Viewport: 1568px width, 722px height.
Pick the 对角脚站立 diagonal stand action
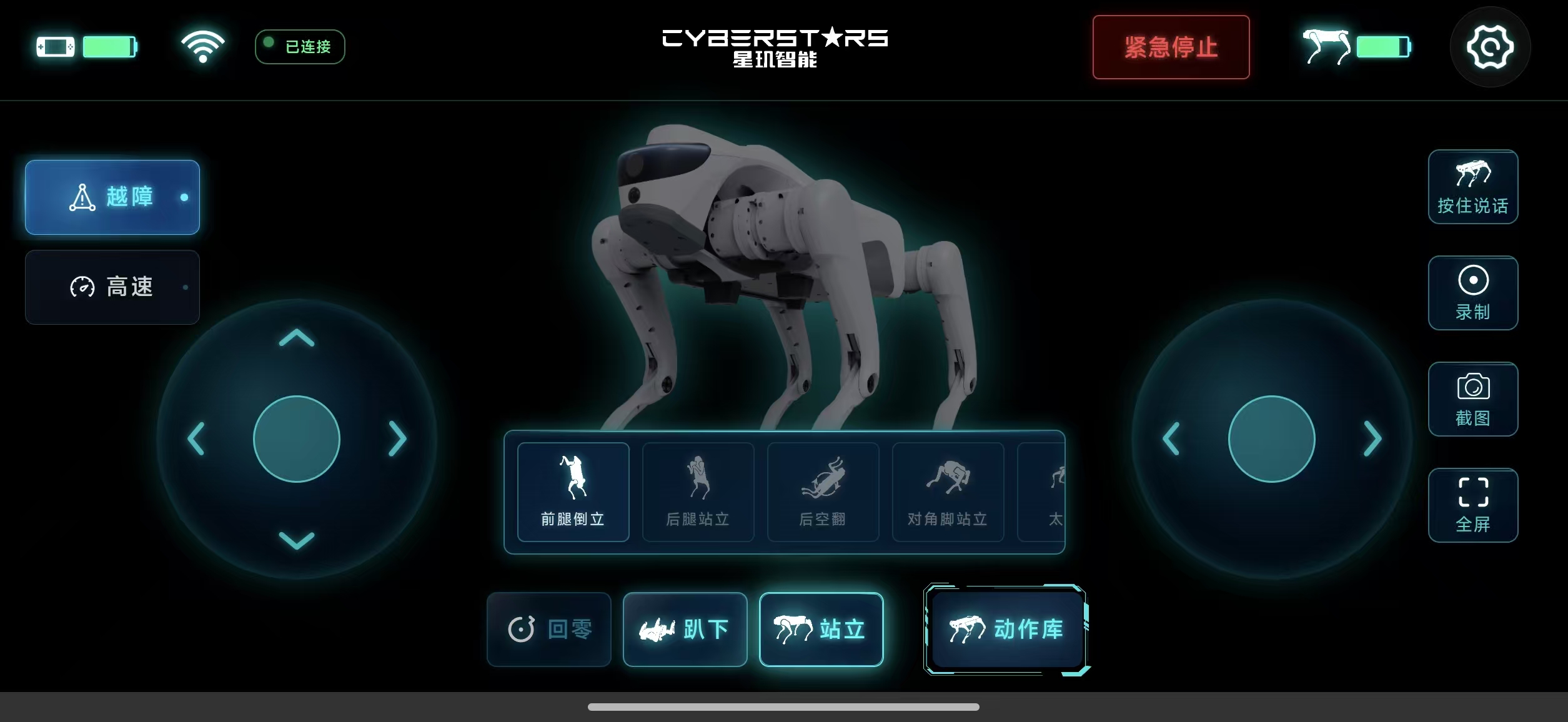point(948,492)
